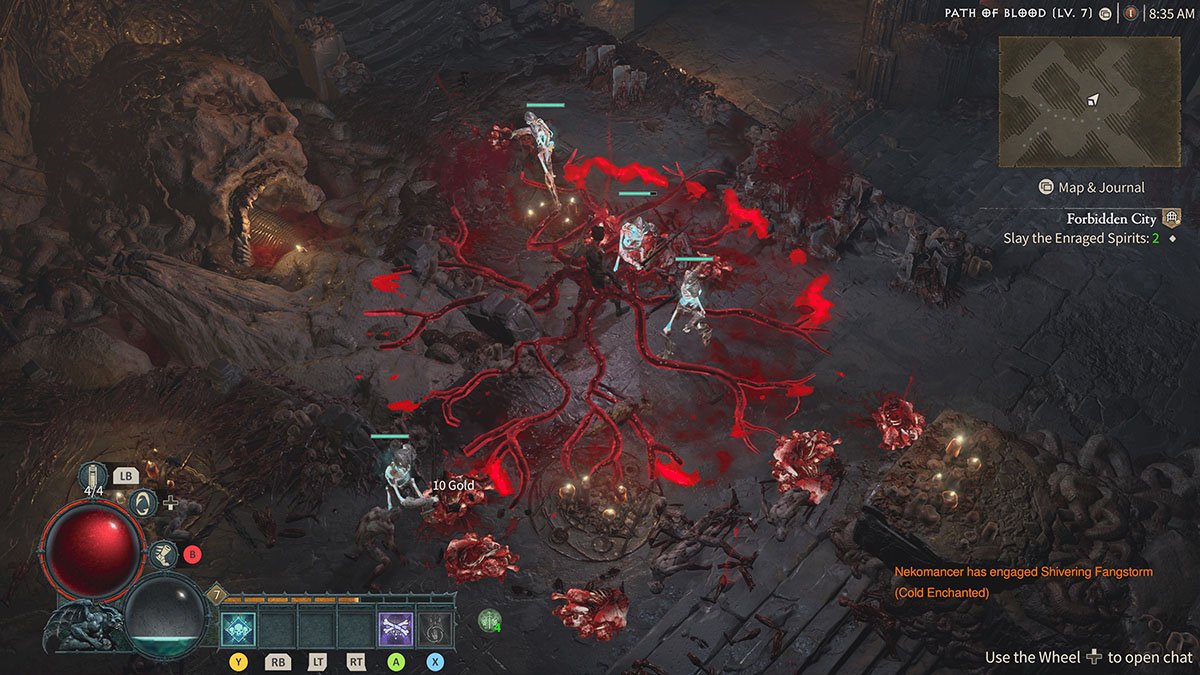Viewport: 1200px width, 675px height.
Task: Click the round orange status icon beside the clock
Action: (x=1131, y=14)
